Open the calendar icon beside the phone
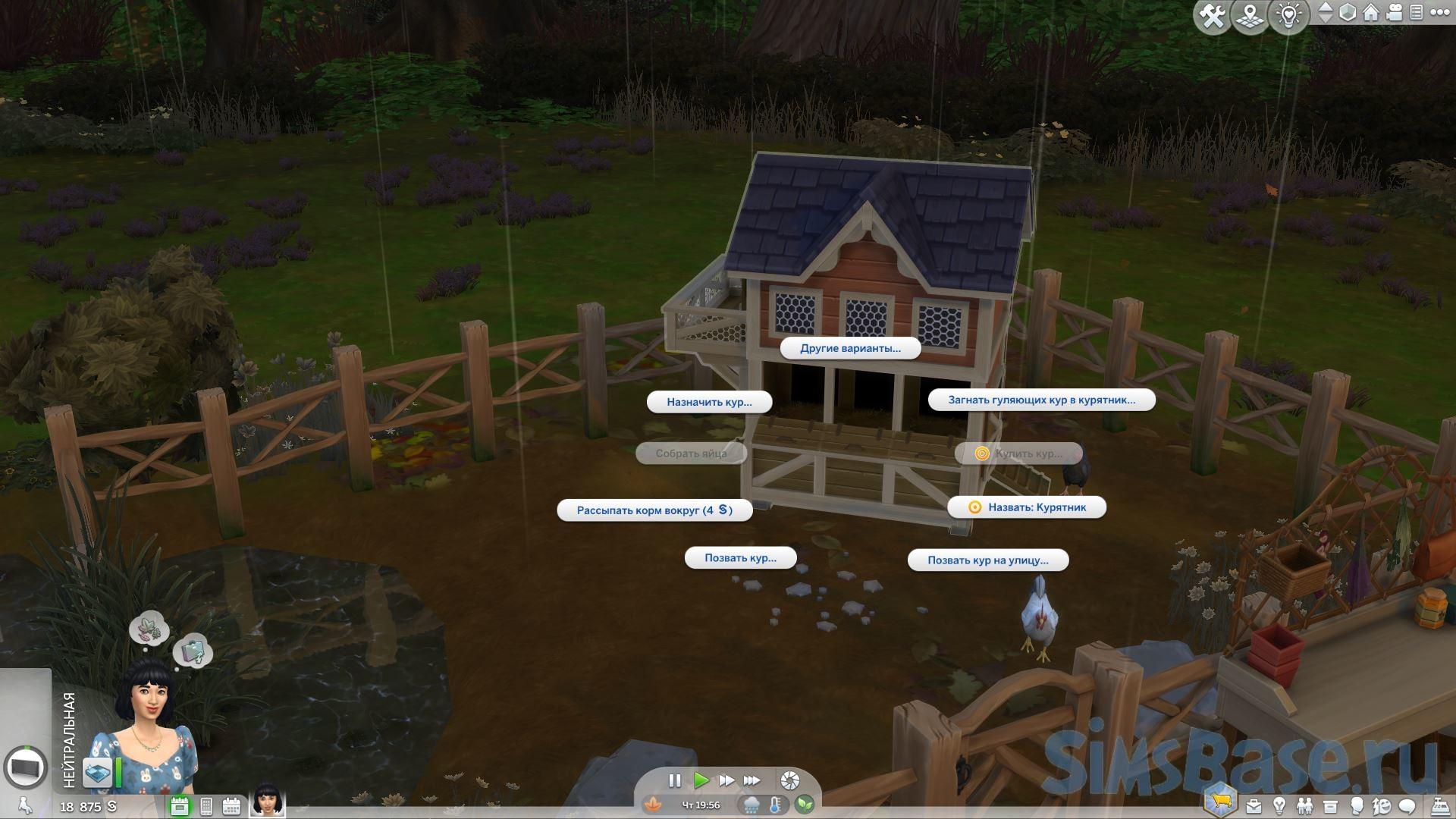The height and width of the screenshot is (819, 1456). click(x=231, y=806)
